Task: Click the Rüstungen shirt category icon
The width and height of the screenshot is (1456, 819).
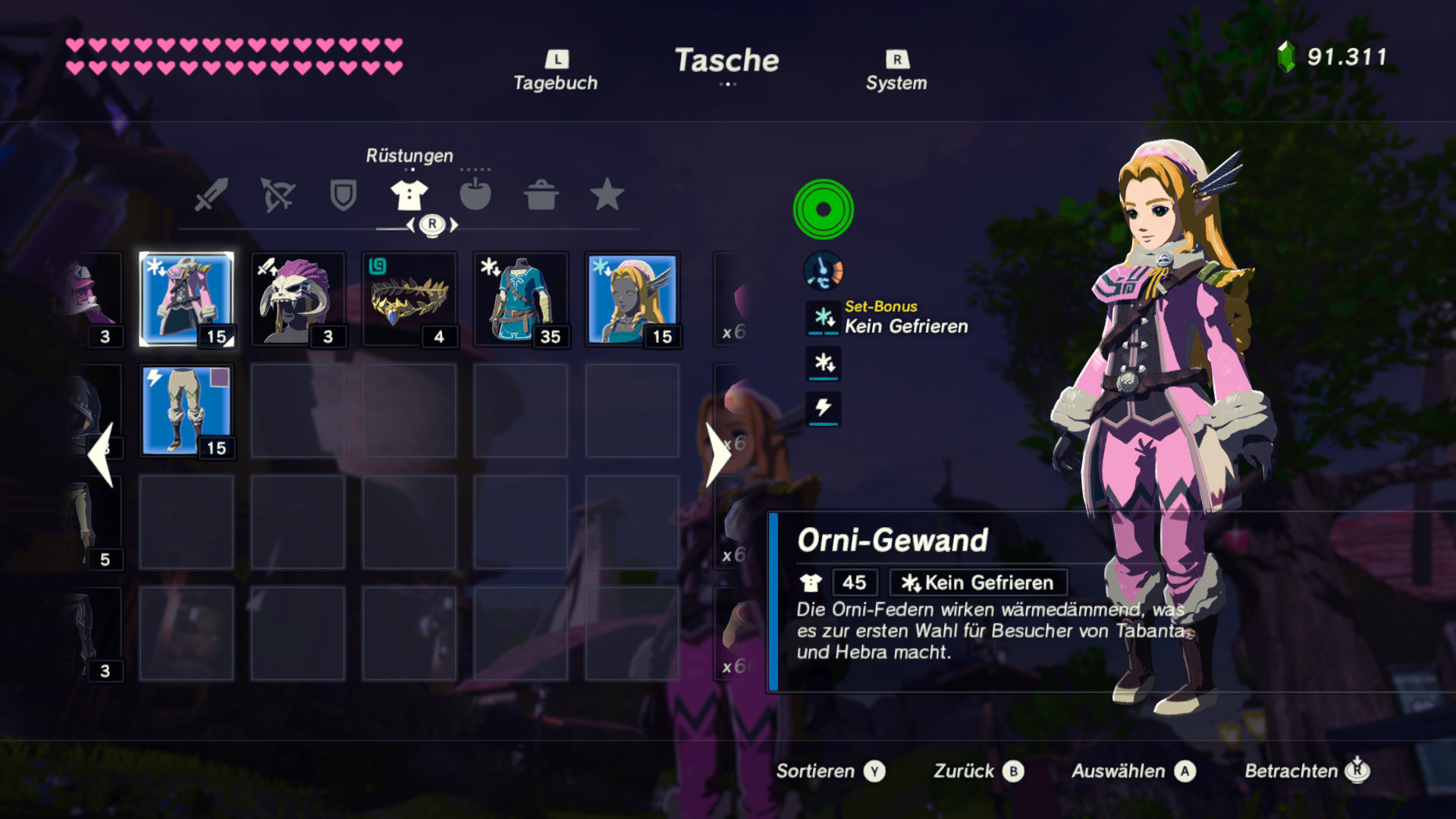Action: (x=409, y=196)
